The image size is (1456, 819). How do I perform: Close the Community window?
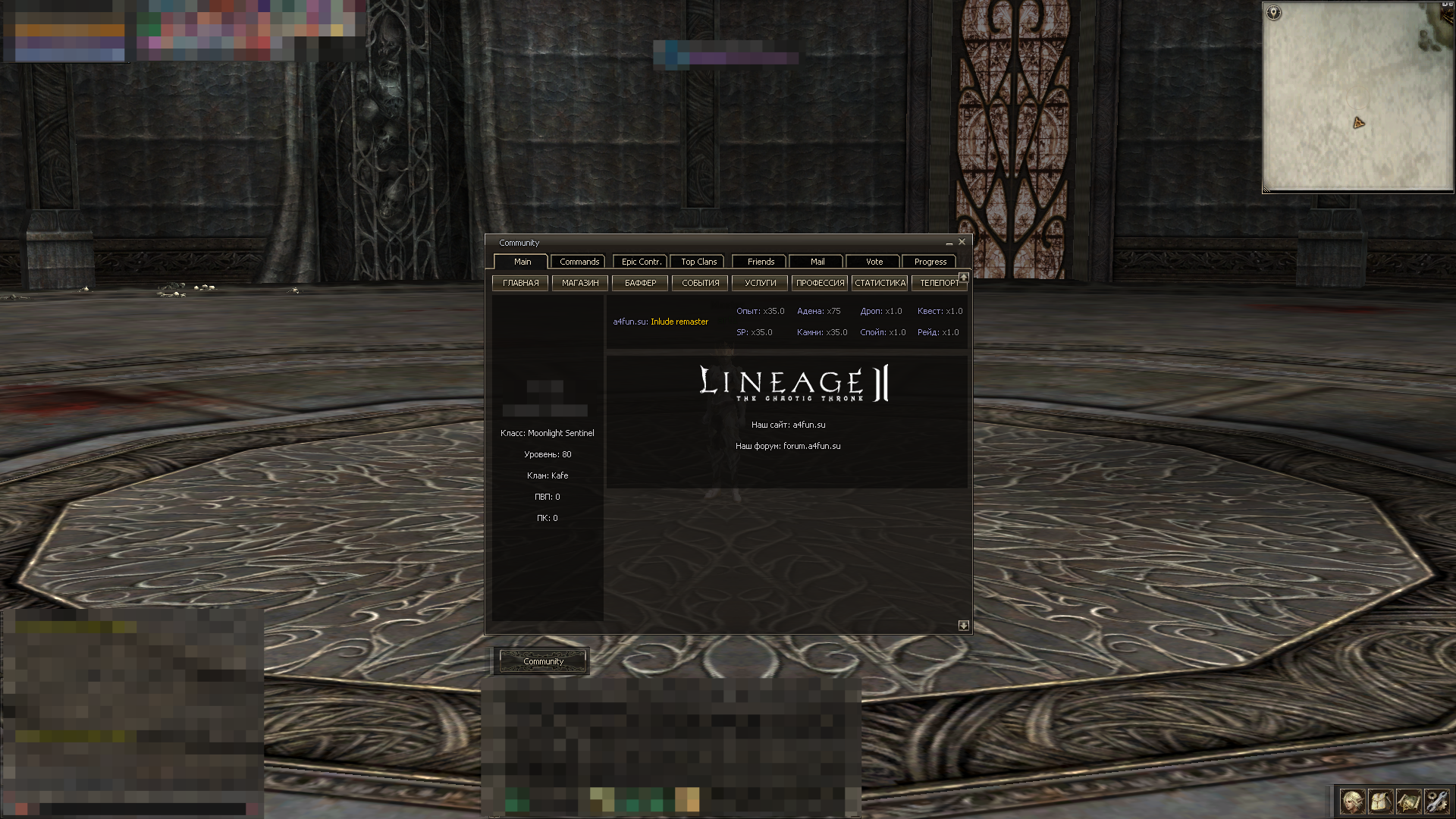tap(962, 242)
